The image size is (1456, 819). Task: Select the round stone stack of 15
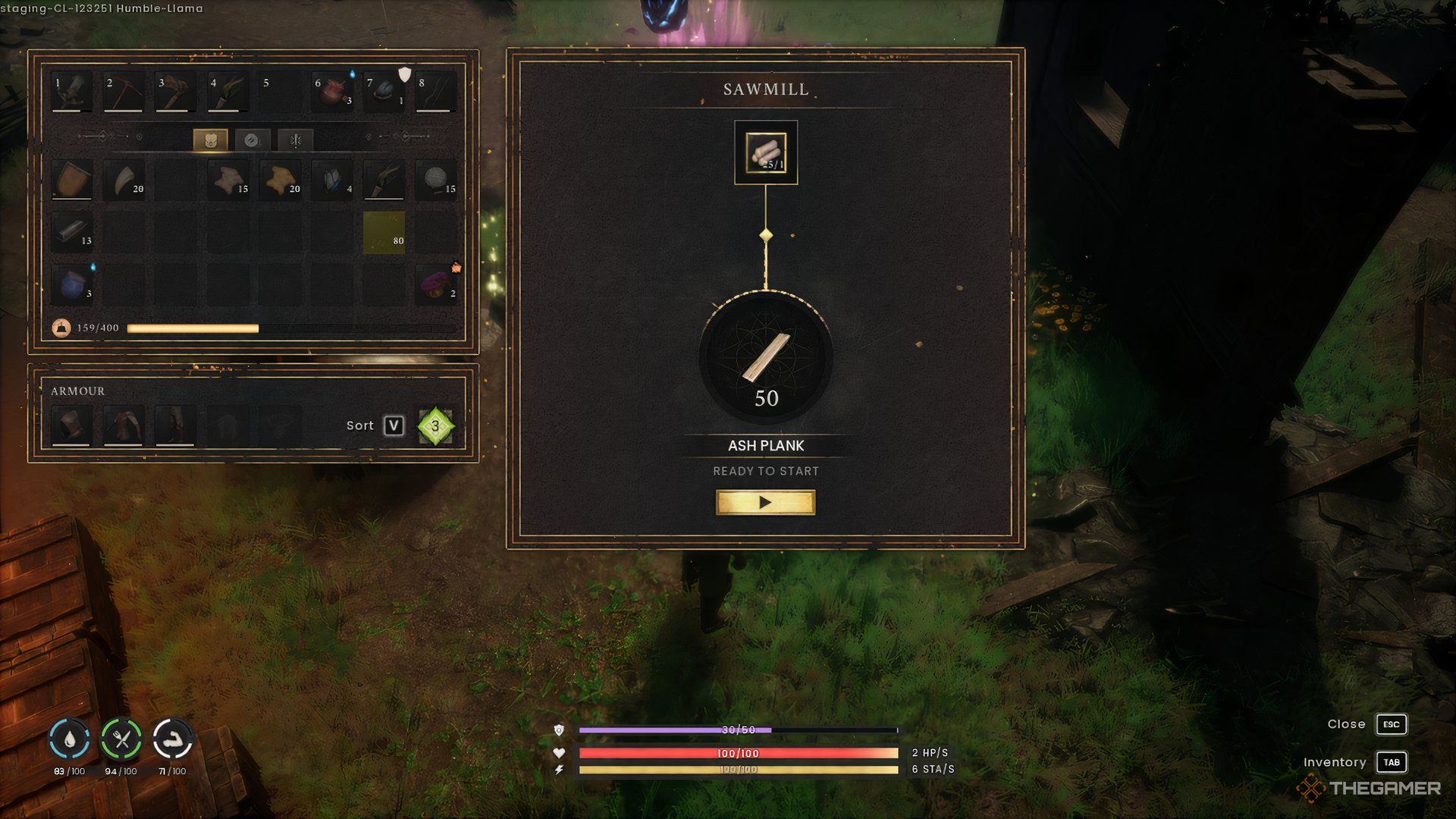[x=437, y=180]
